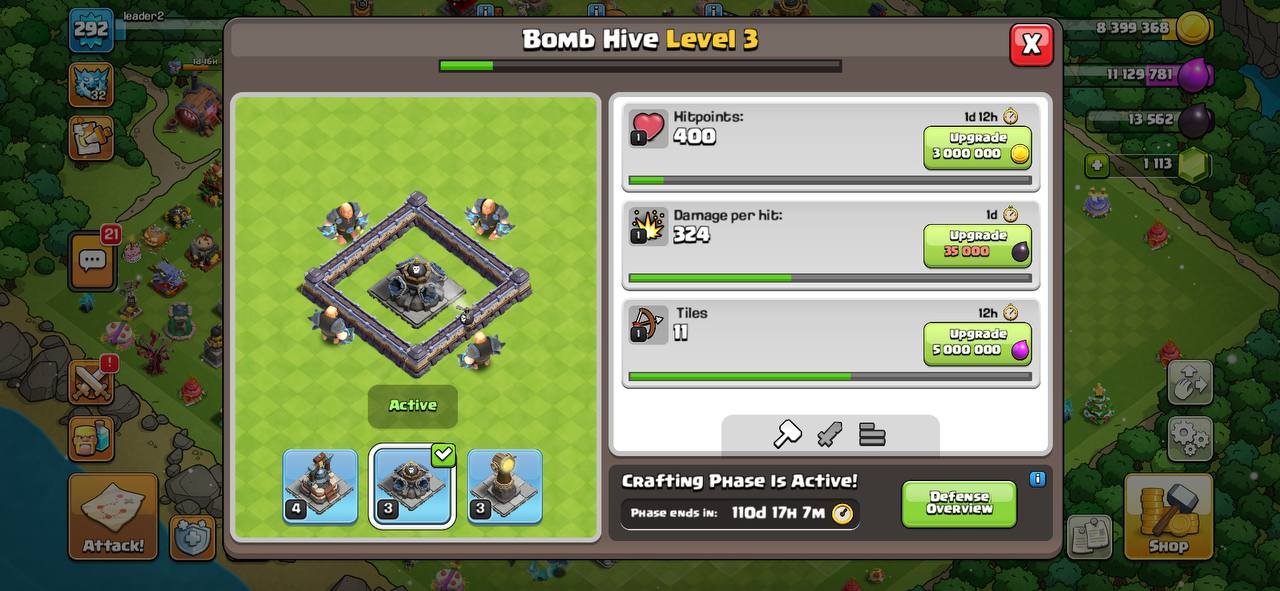Viewport: 1280px width, 591px height.
Task: Close the Bomb Hive window
Action: pos(1031,44)
